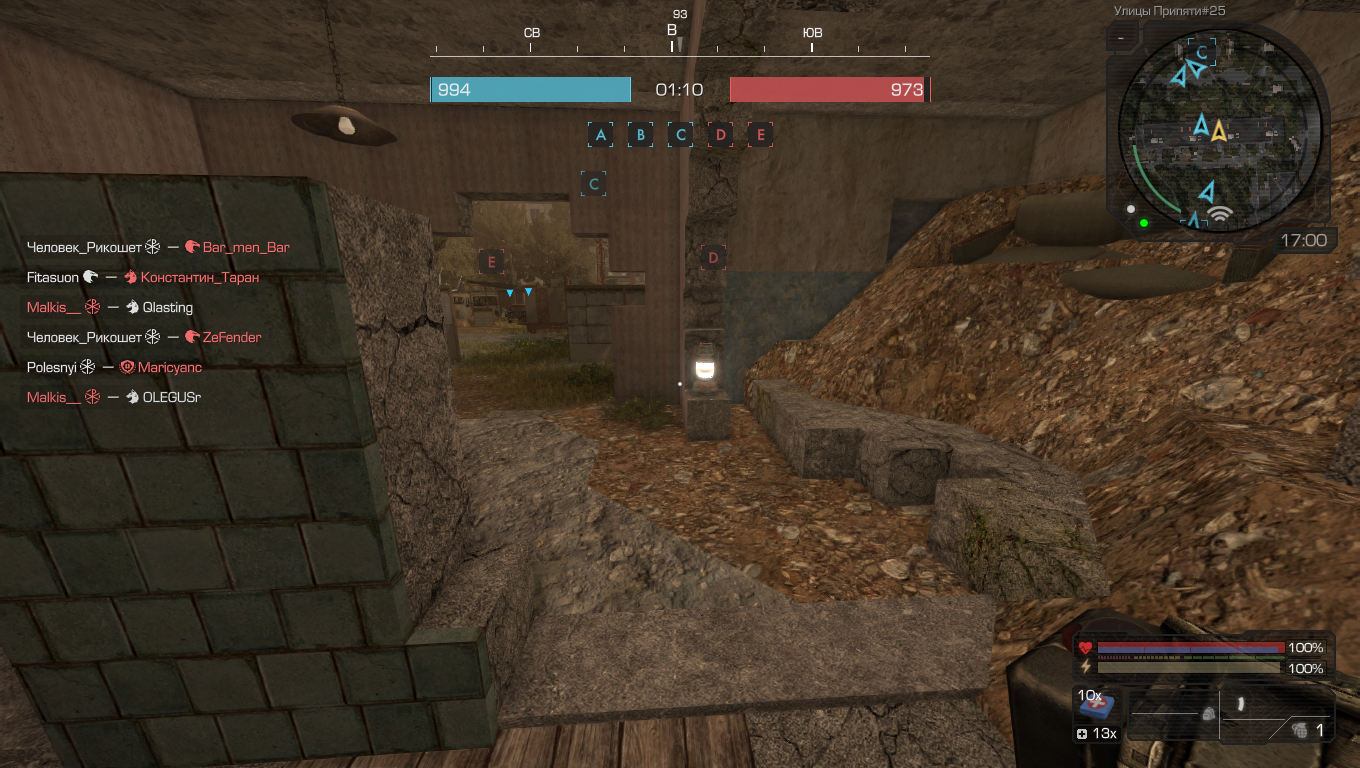Click the Bar_men_Bar kill feed entry
The height and width of the screenshot is (768, 1360).
(x=245, y=247)
